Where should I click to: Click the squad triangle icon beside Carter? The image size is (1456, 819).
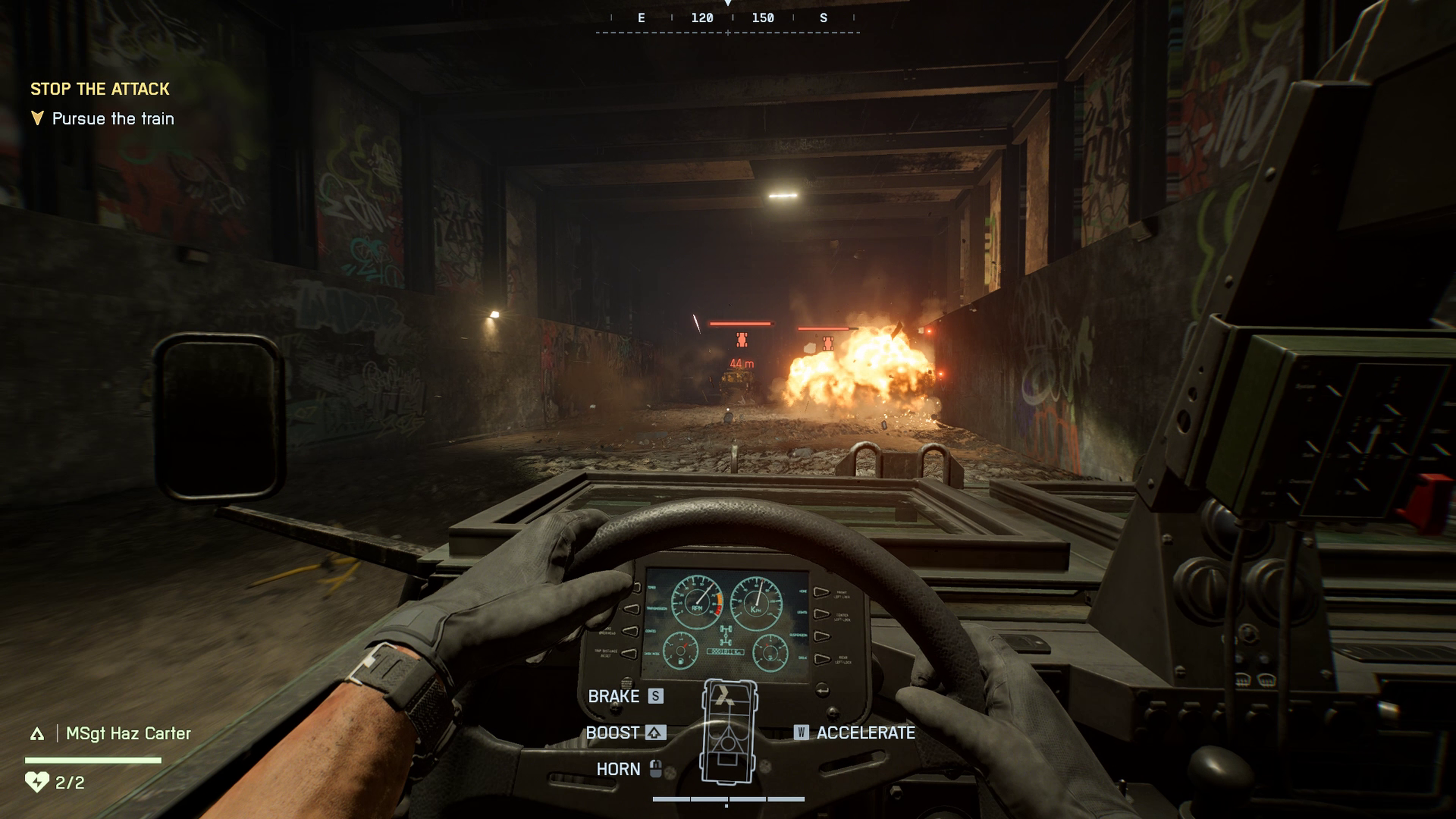[37, 734]
